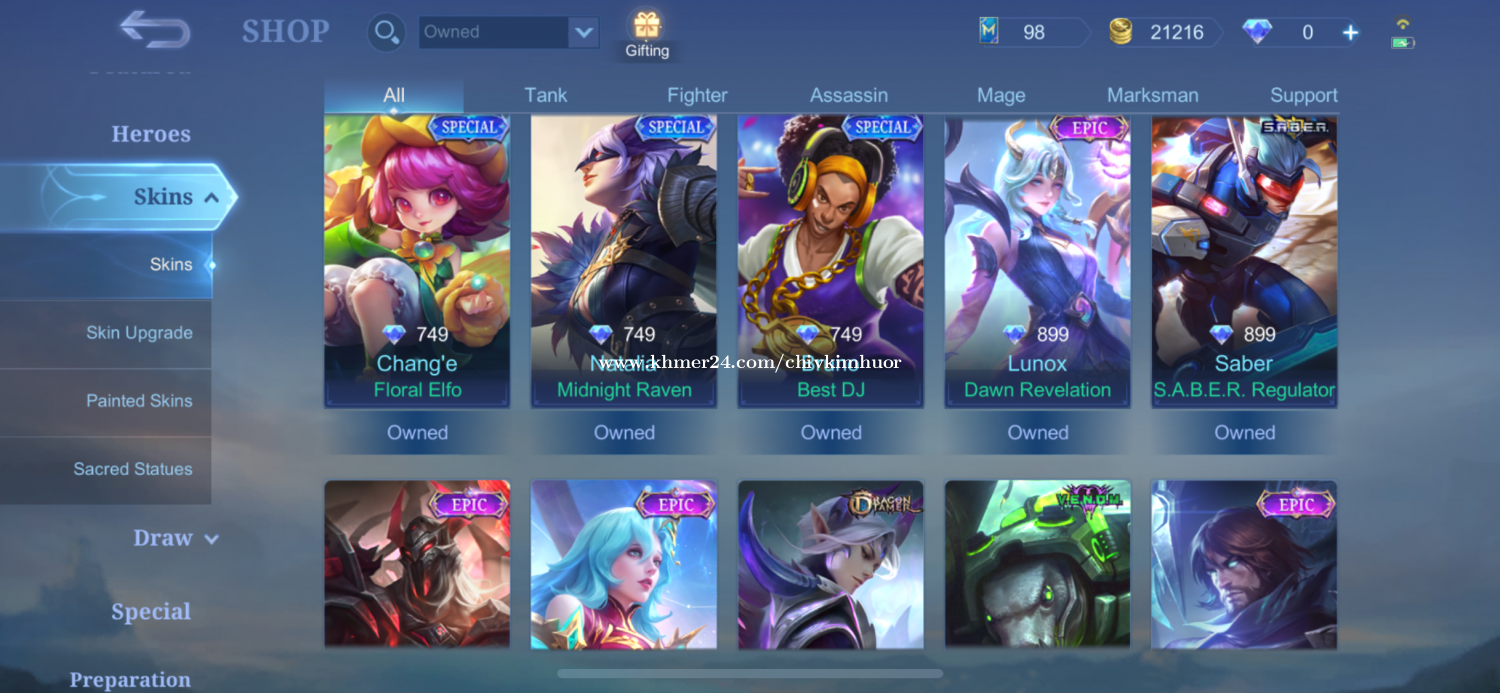The image size is (1500, 693).
Task: Select the Chang'e Floral Elfo skin
Action: (x=417, y=260)
